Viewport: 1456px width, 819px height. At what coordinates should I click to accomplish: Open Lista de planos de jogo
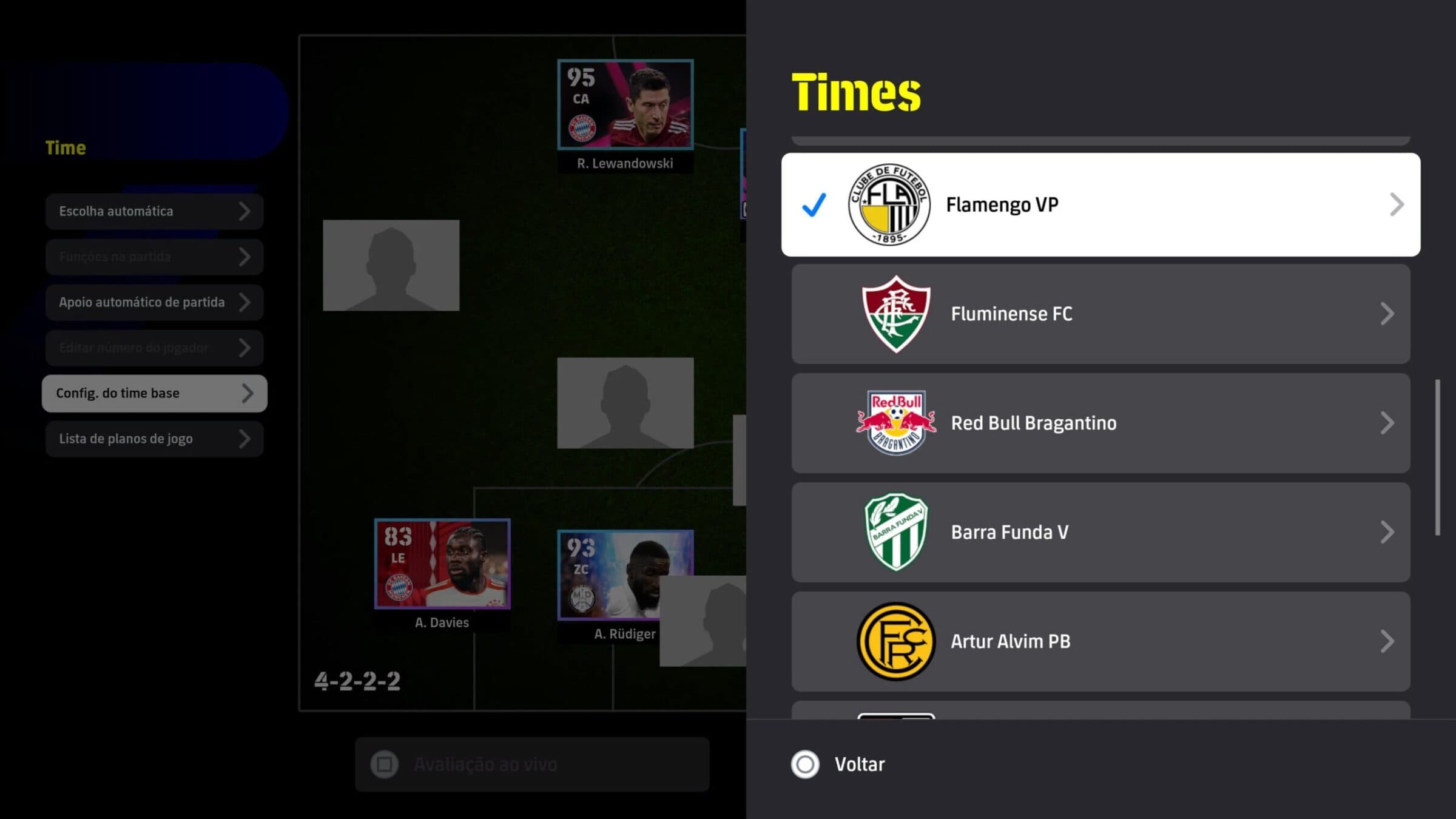(155, 439)
